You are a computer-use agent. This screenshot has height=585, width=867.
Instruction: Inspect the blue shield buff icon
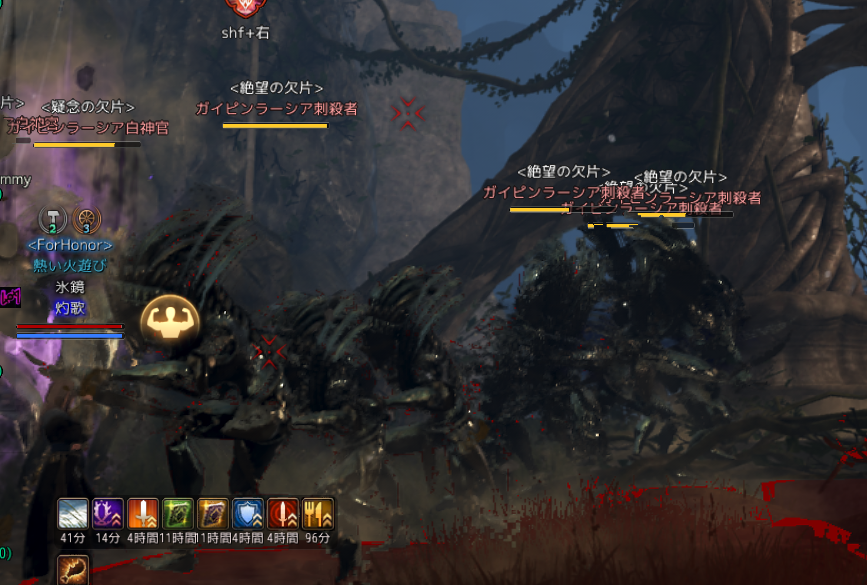point(248,513)
